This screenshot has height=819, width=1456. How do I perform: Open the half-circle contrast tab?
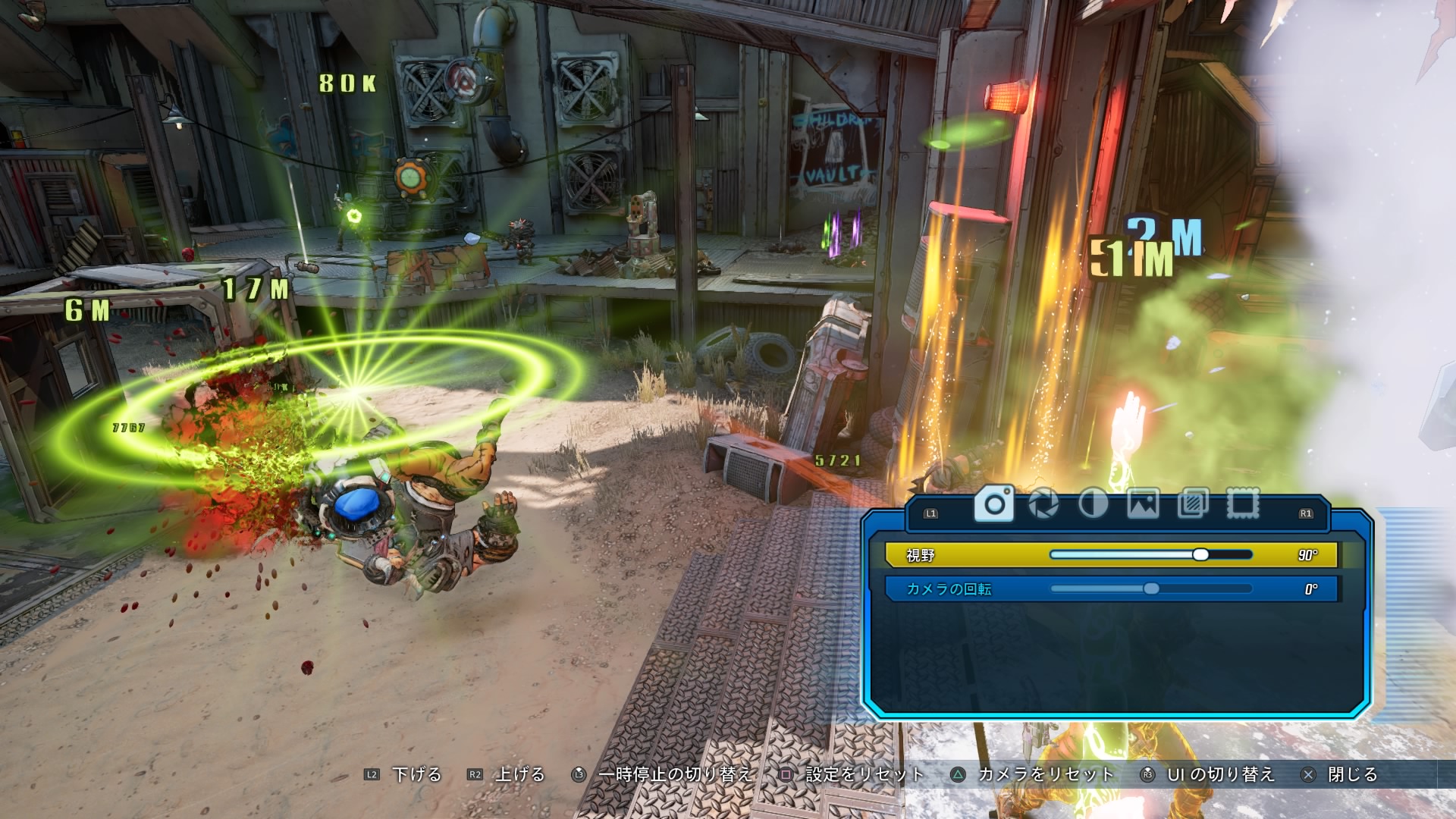tap(1093, 504)
